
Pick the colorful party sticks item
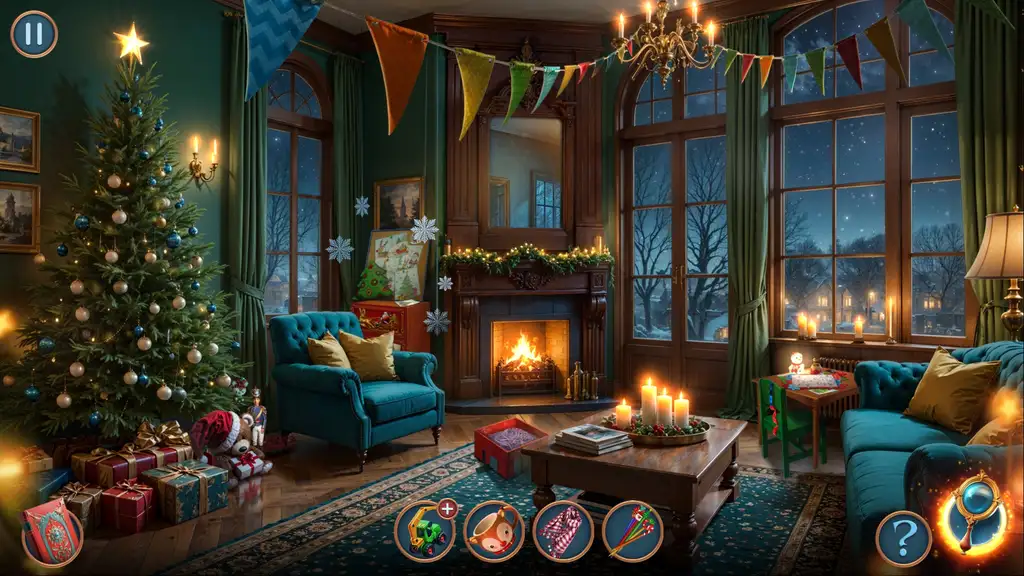(x=632, y=531)
